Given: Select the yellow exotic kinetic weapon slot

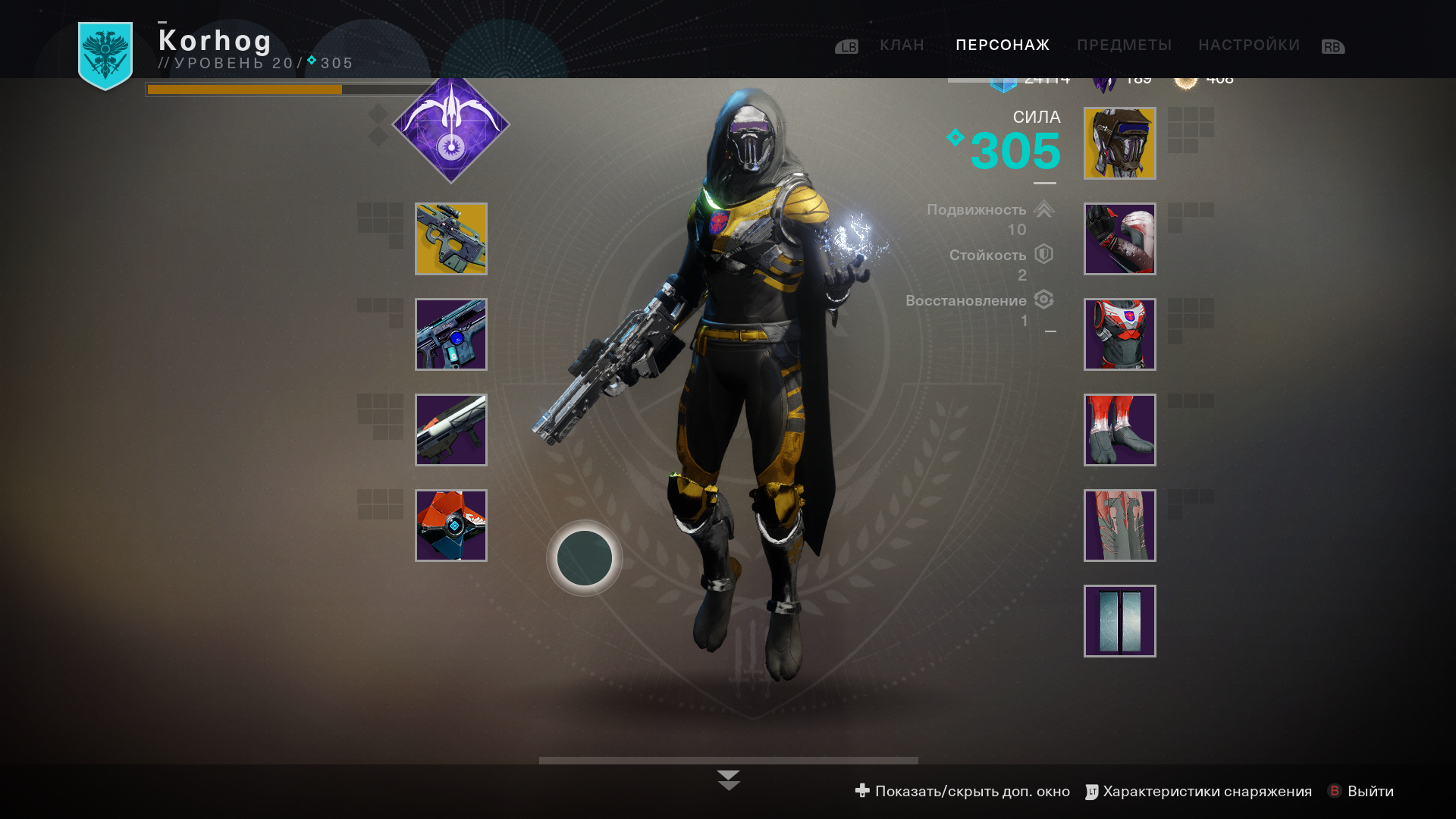Looking at the screenshot, I should pos(451,239).
